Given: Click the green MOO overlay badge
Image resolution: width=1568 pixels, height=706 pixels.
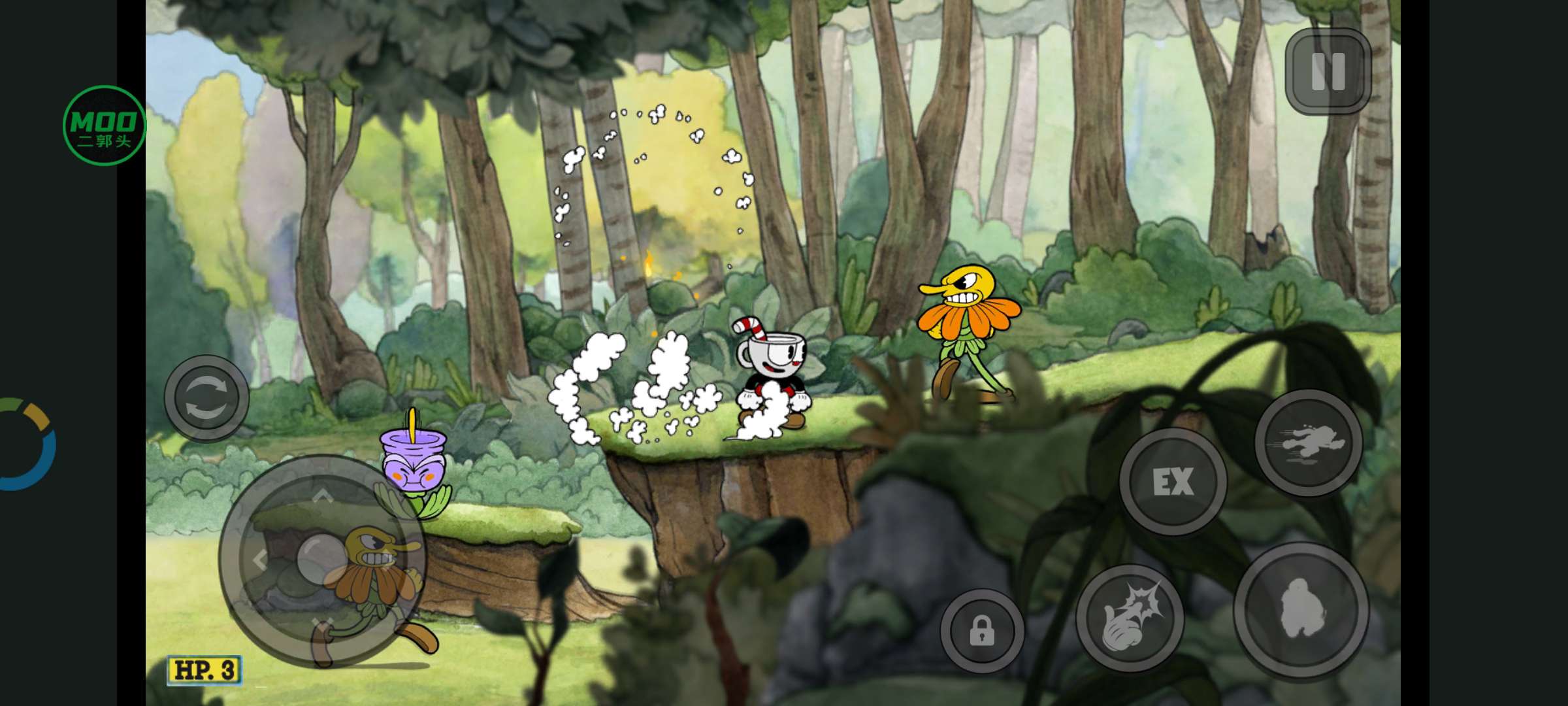Looking at the screenshot, I should pos(104,126).
